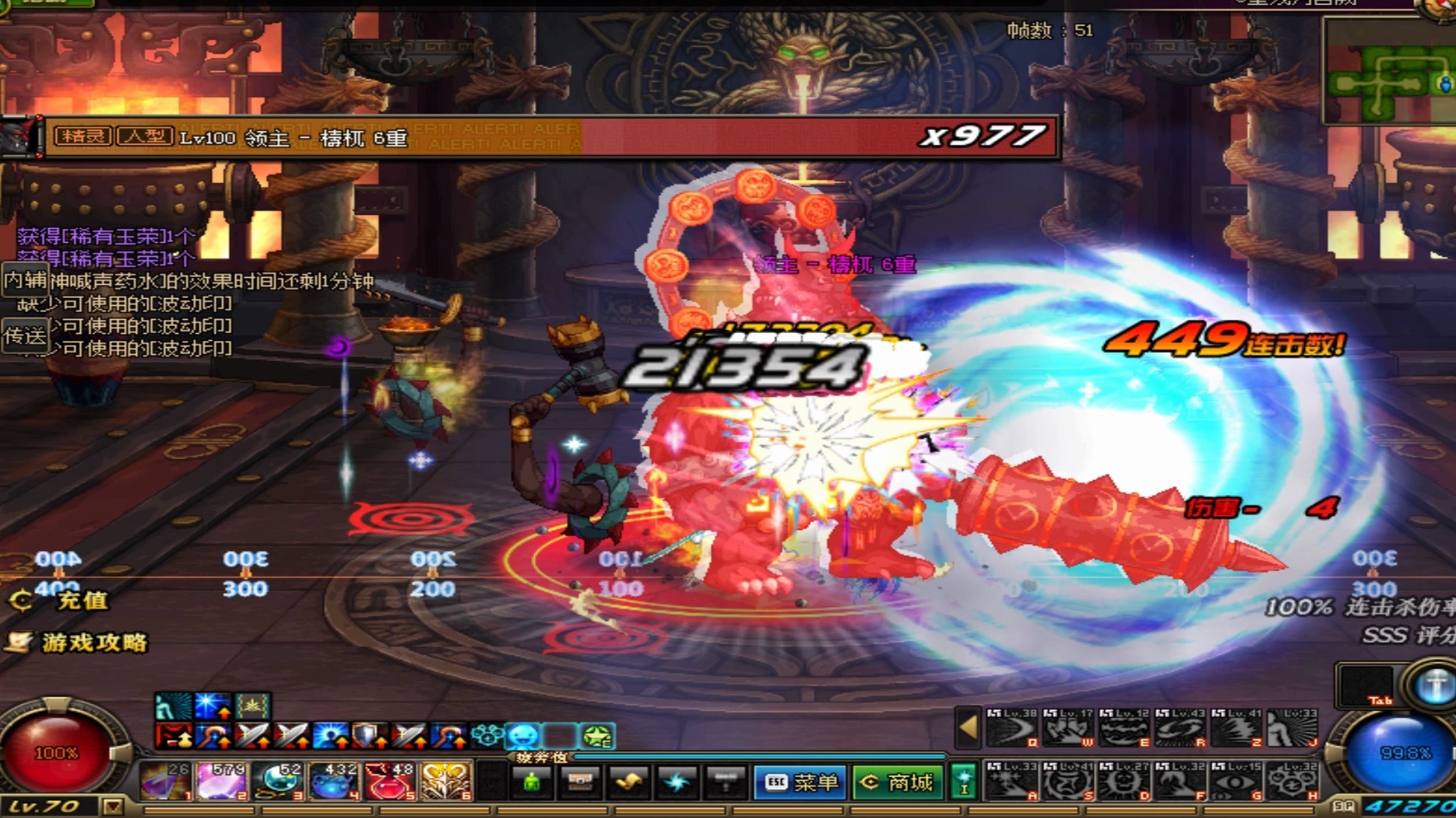The image size is (1456, 818).
Task: Open the golden scroll quest icon
Action: point(628,782)
